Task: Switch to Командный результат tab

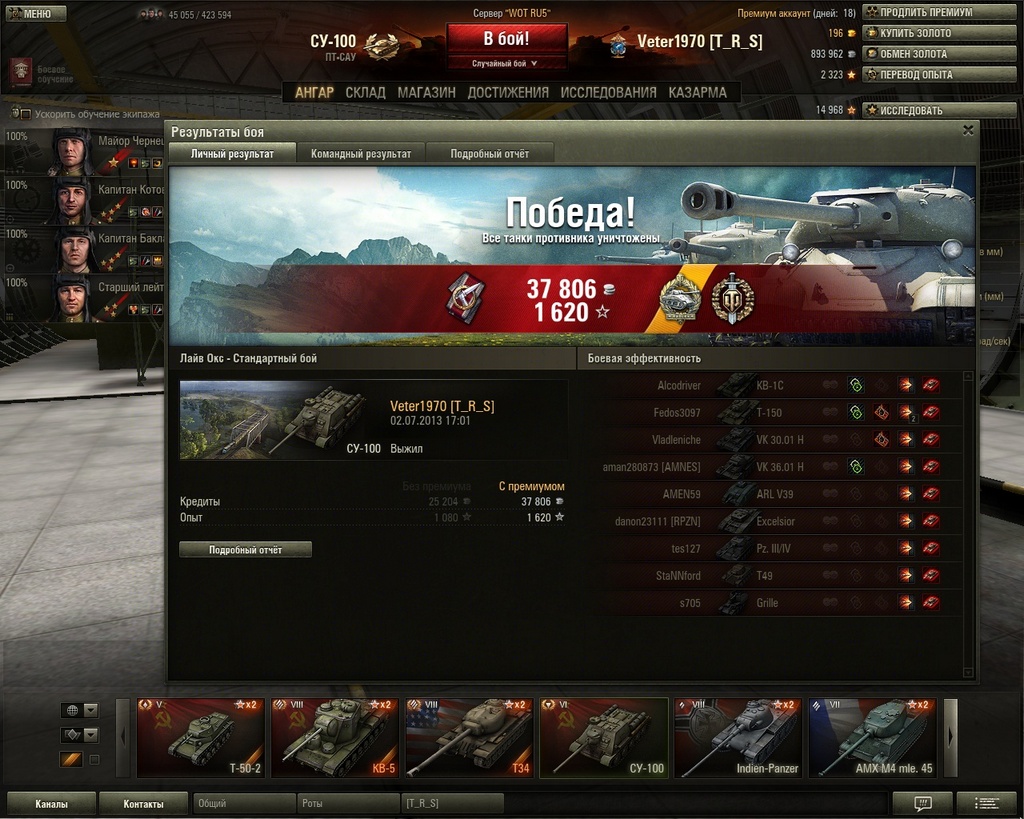Action: pos(360,154)
